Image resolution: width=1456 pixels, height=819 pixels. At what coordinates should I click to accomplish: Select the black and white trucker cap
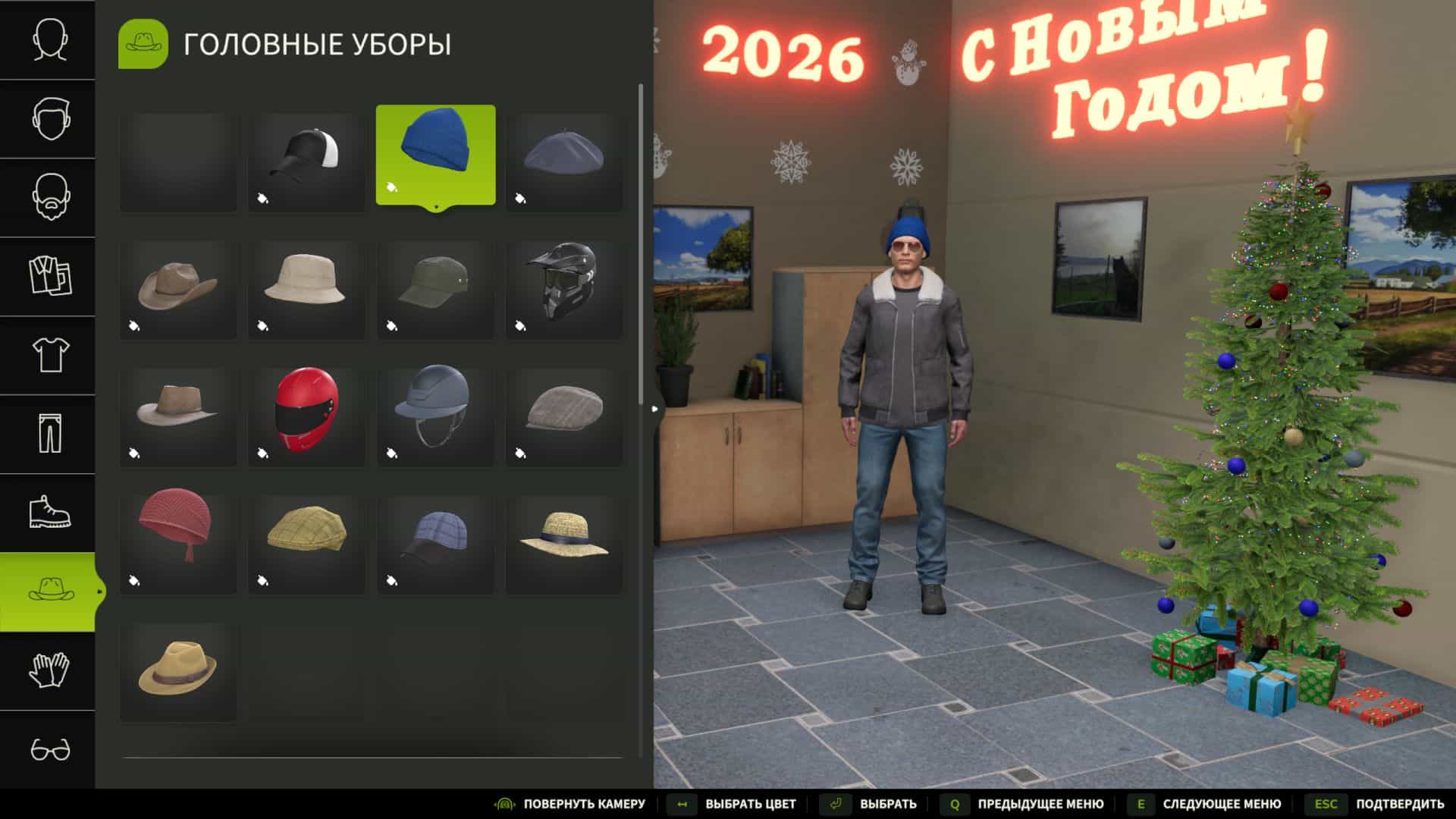click(x=306, y=162)
